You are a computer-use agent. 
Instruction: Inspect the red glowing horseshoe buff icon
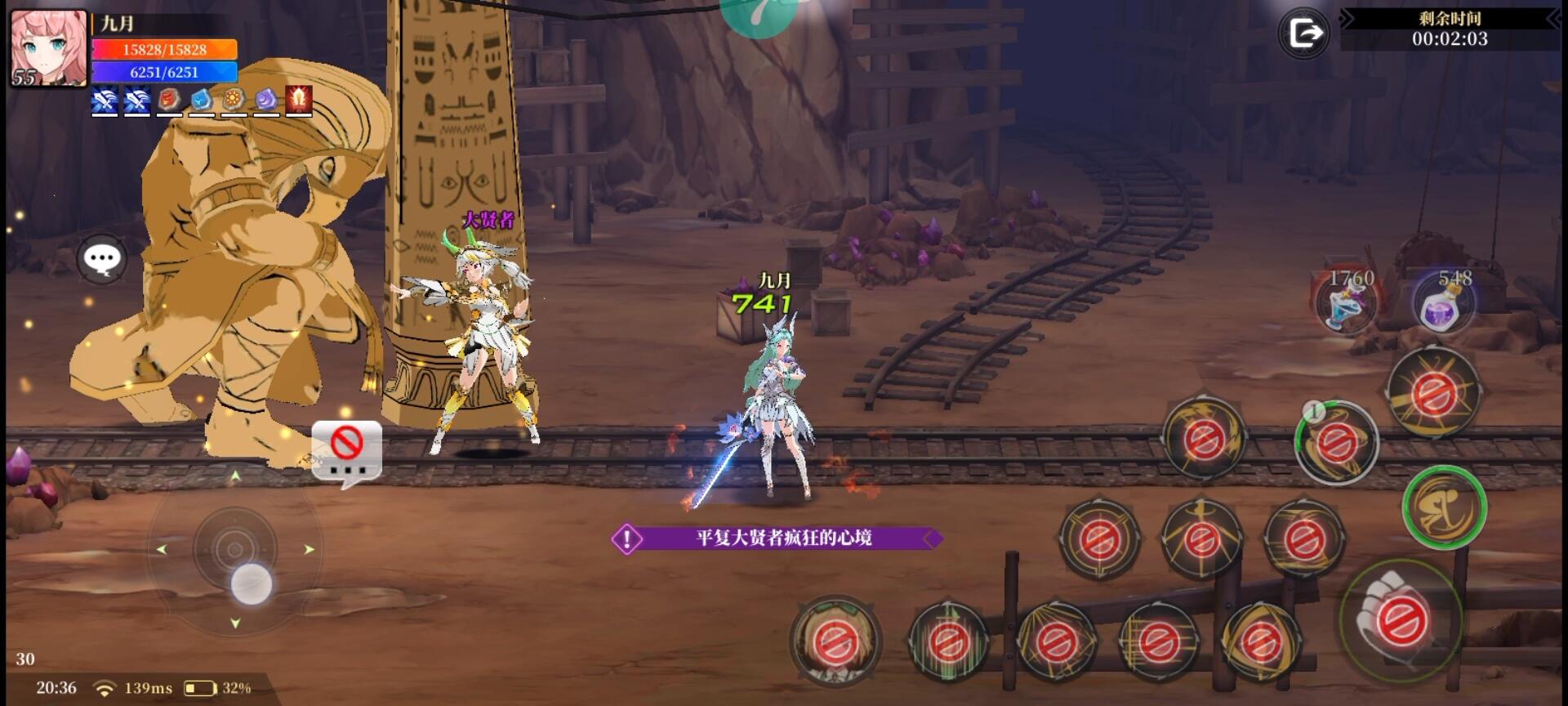coord(299,100)
